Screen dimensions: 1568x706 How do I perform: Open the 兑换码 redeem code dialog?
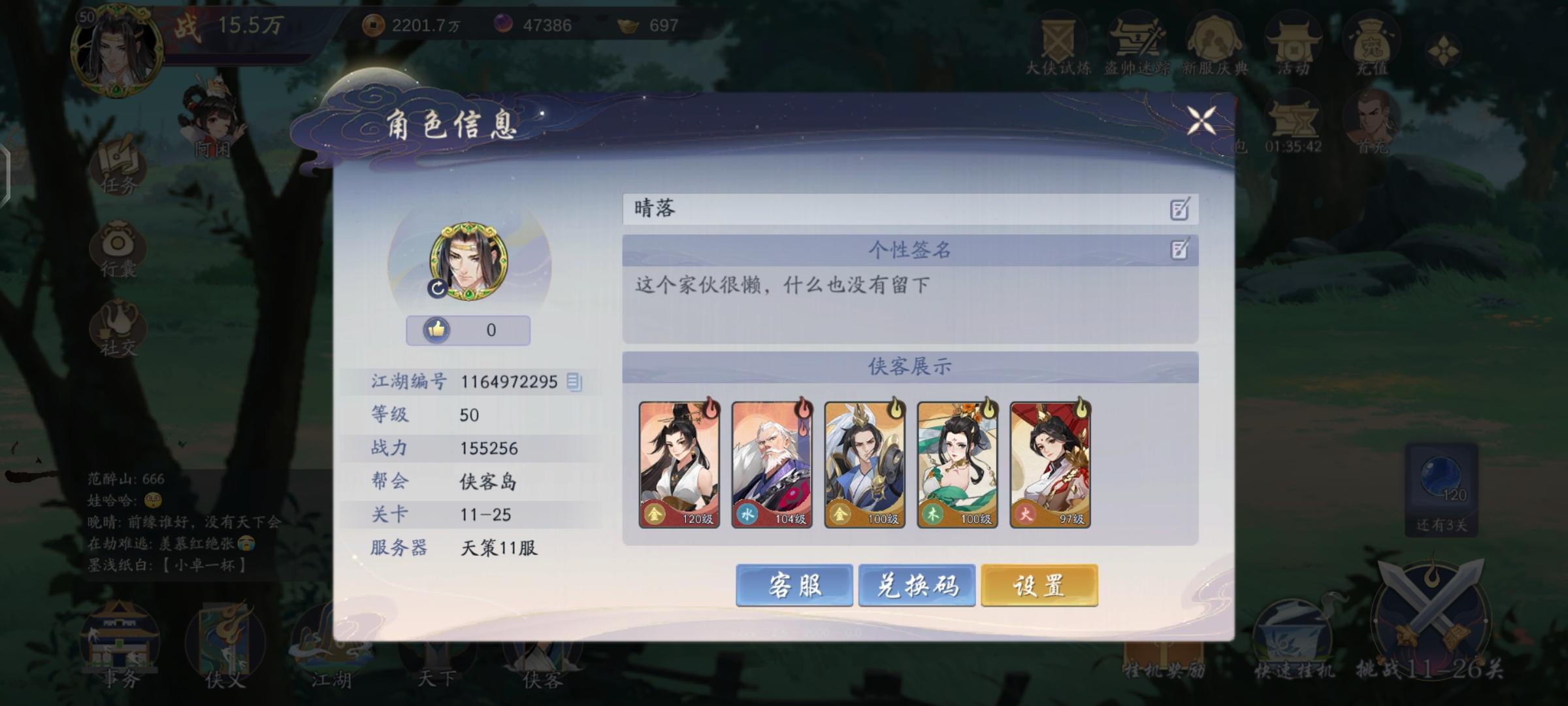[917, 586]
